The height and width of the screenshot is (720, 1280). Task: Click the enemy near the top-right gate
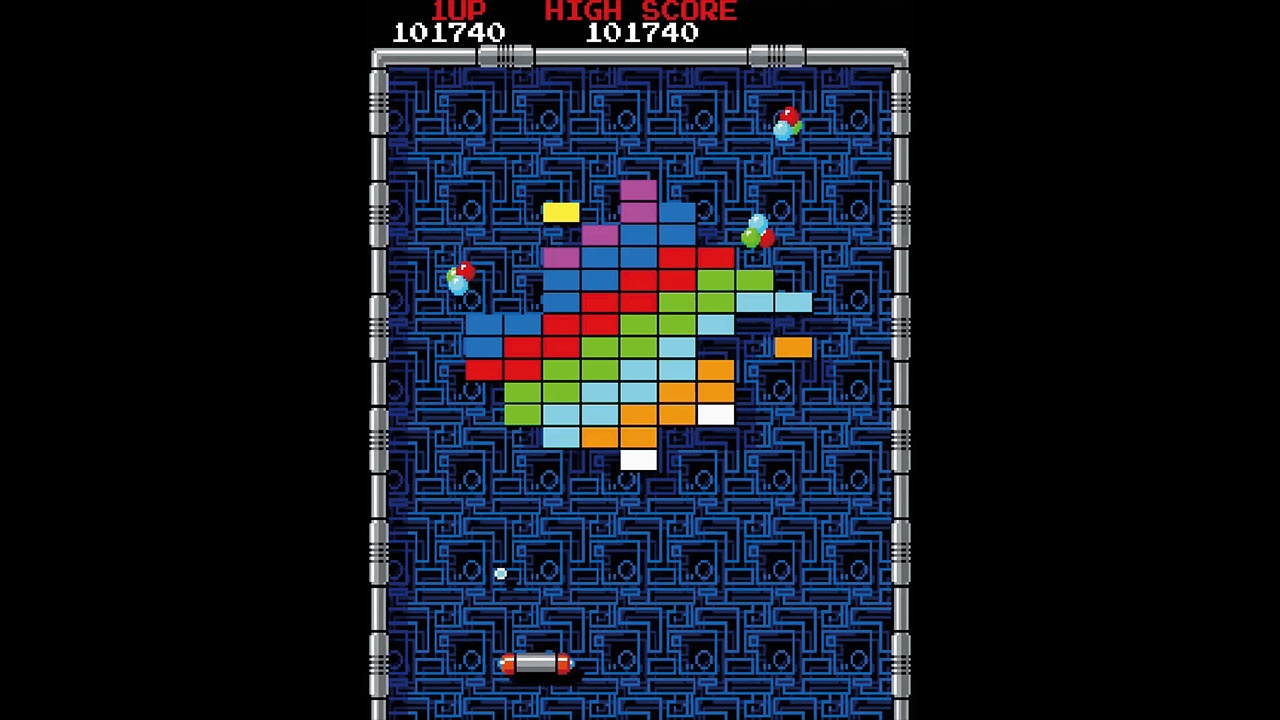pyautogui.click(x=786, y=122)
